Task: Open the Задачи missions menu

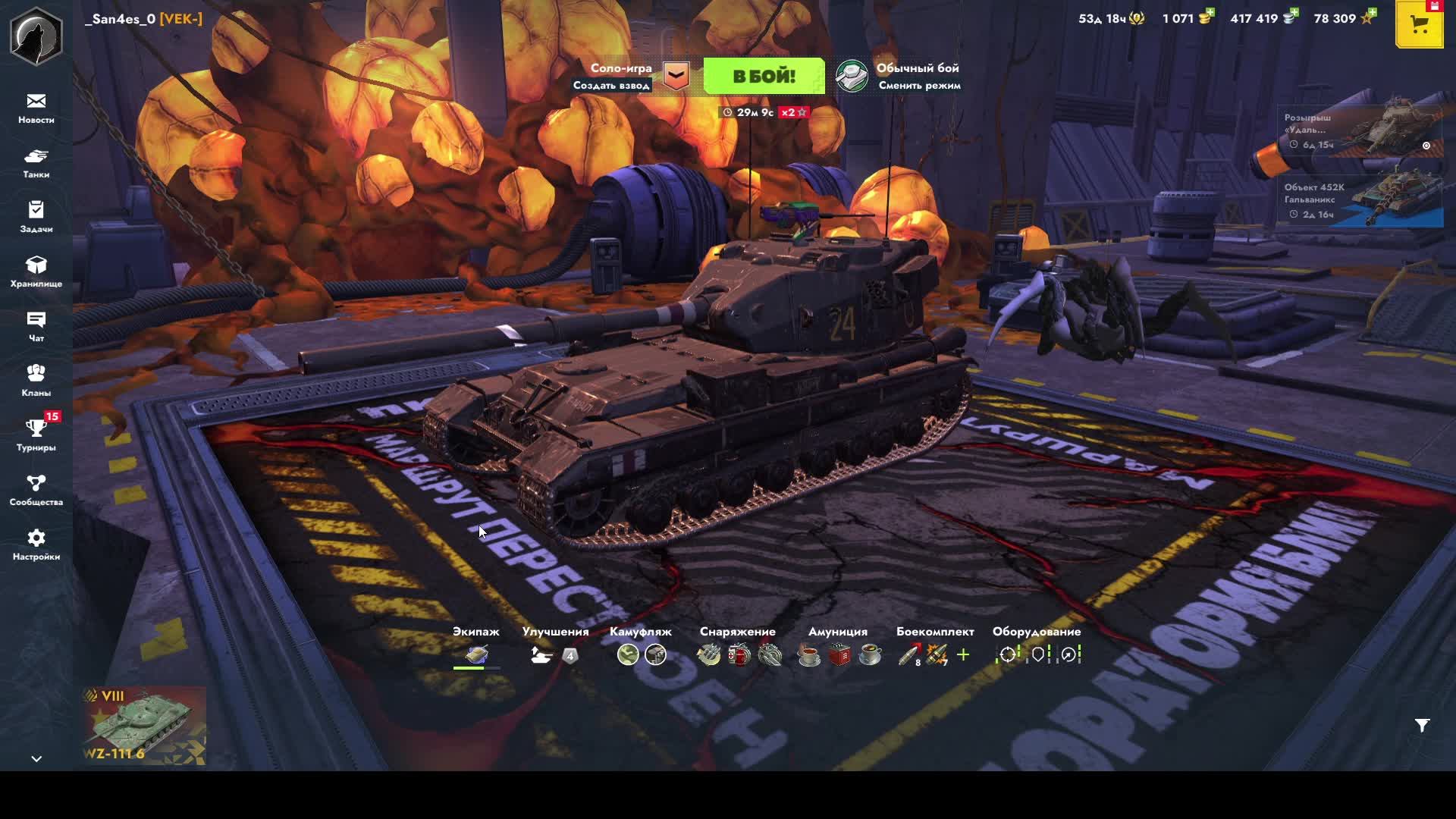Action: tap(36, 218)
